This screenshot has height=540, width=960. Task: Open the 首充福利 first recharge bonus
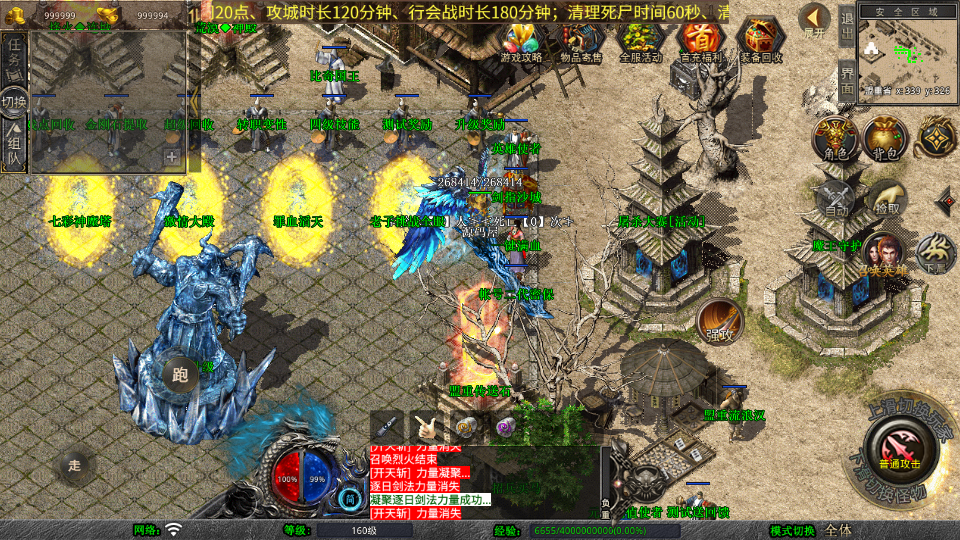coord(701,41)
